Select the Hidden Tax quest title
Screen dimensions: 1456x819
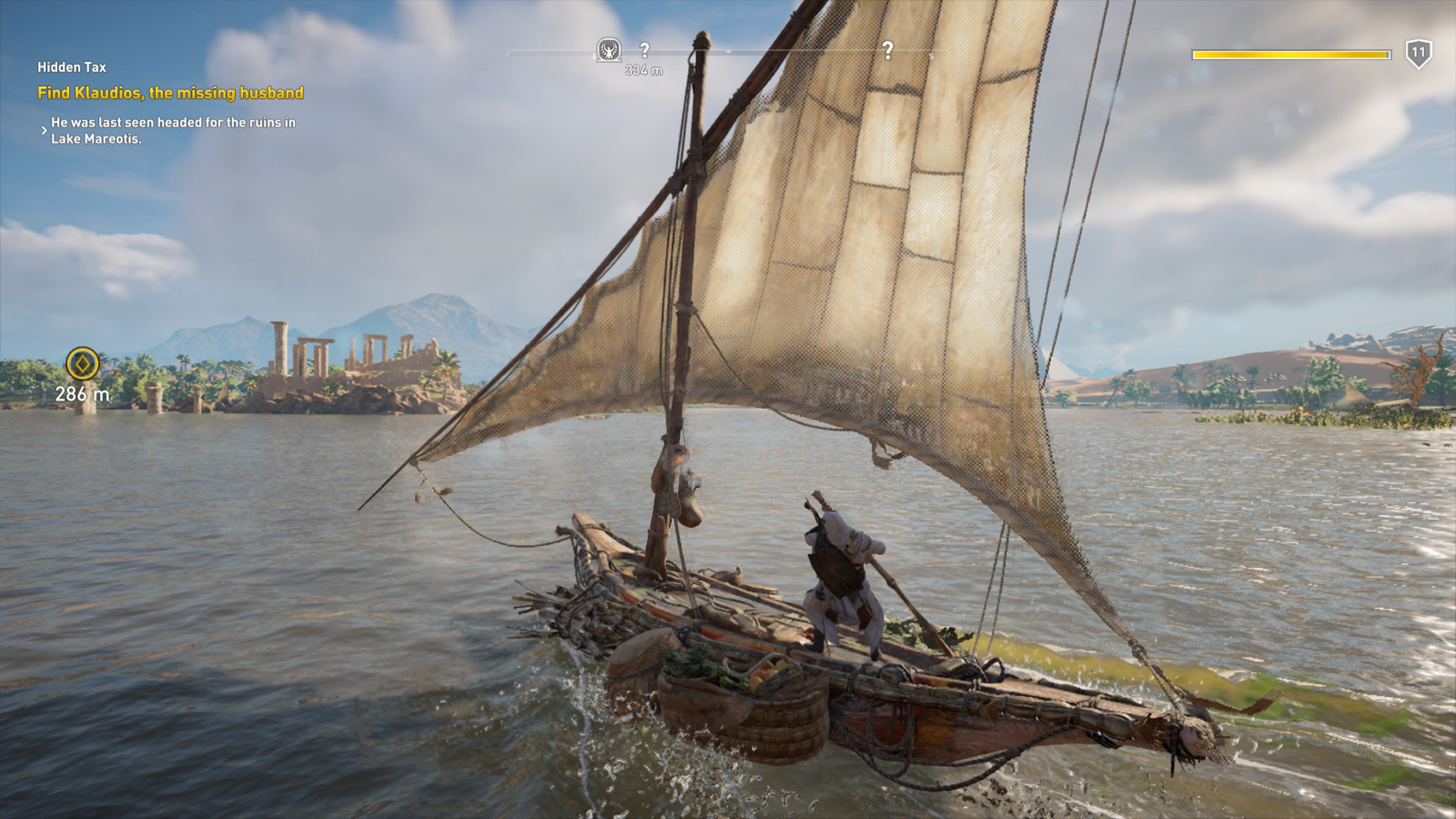point(72,67)
